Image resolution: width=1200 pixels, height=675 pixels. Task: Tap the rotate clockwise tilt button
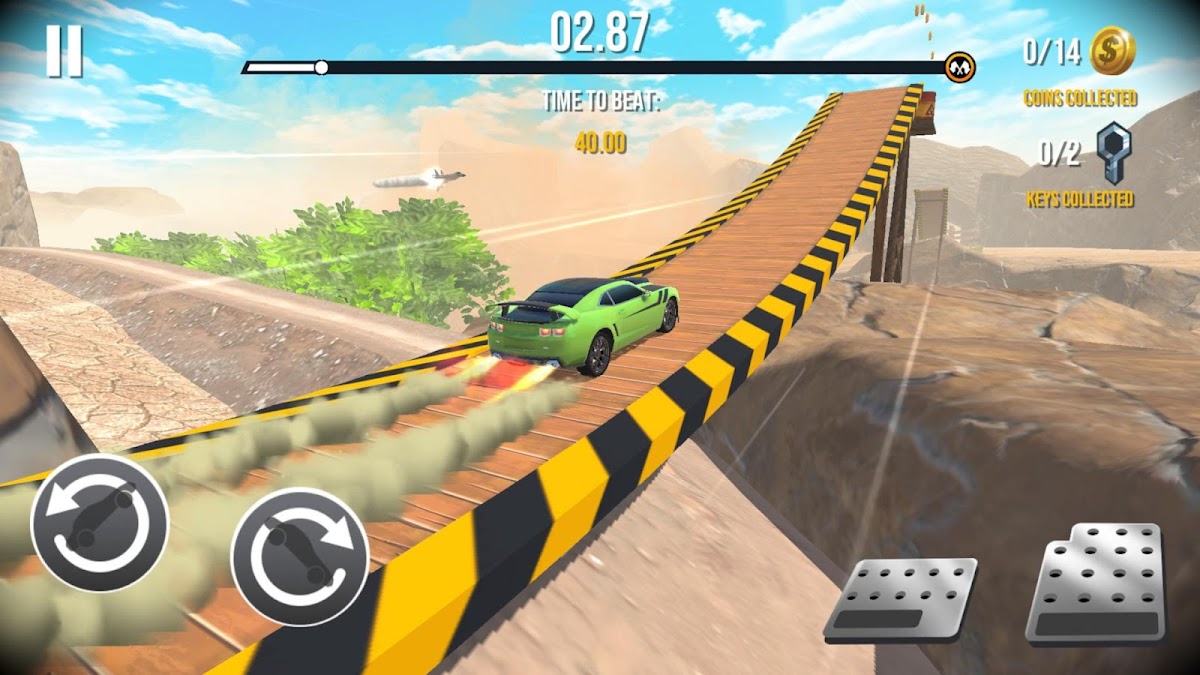point(300,556)
